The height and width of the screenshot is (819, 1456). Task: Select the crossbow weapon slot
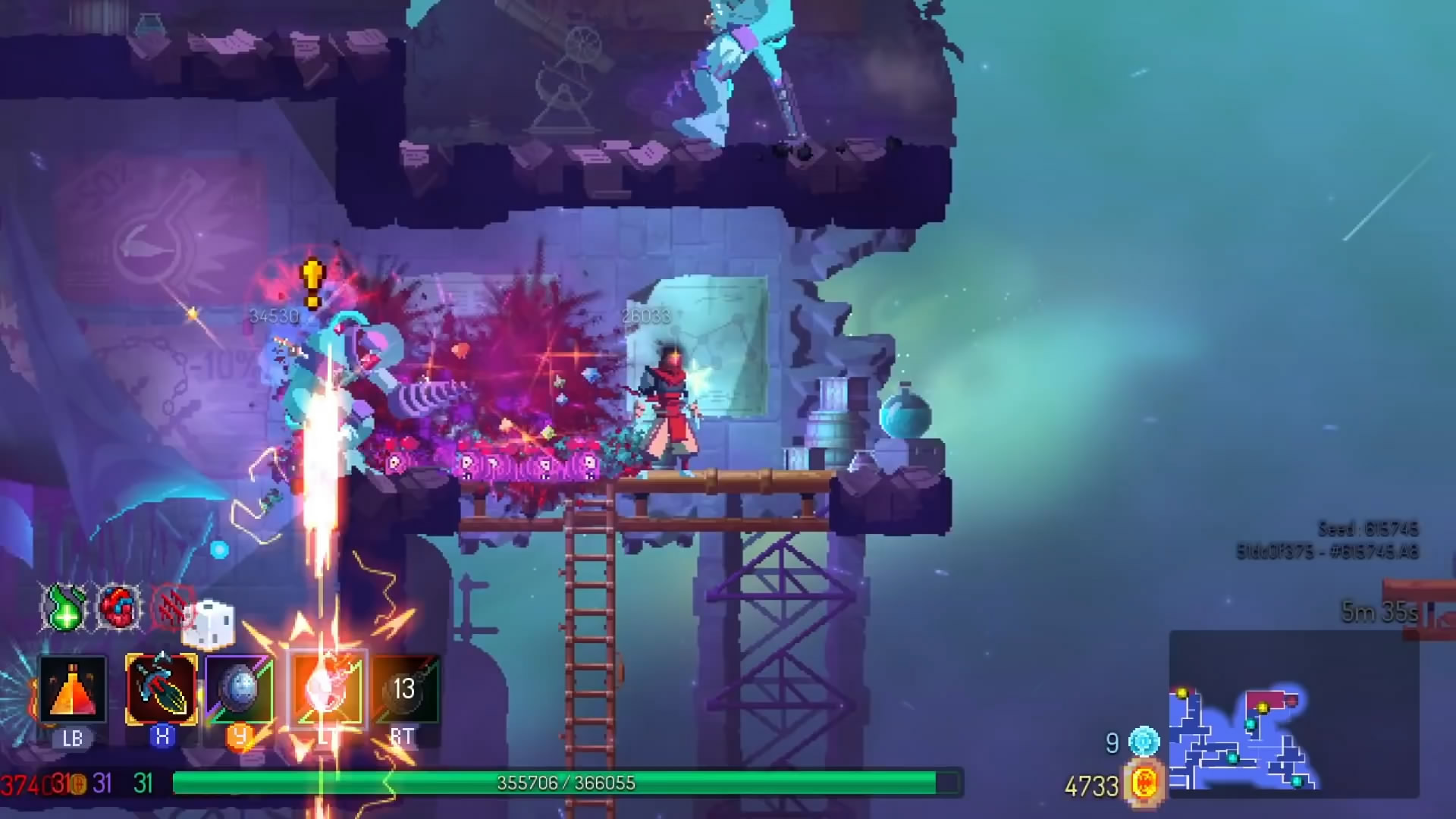click(162, 689)
